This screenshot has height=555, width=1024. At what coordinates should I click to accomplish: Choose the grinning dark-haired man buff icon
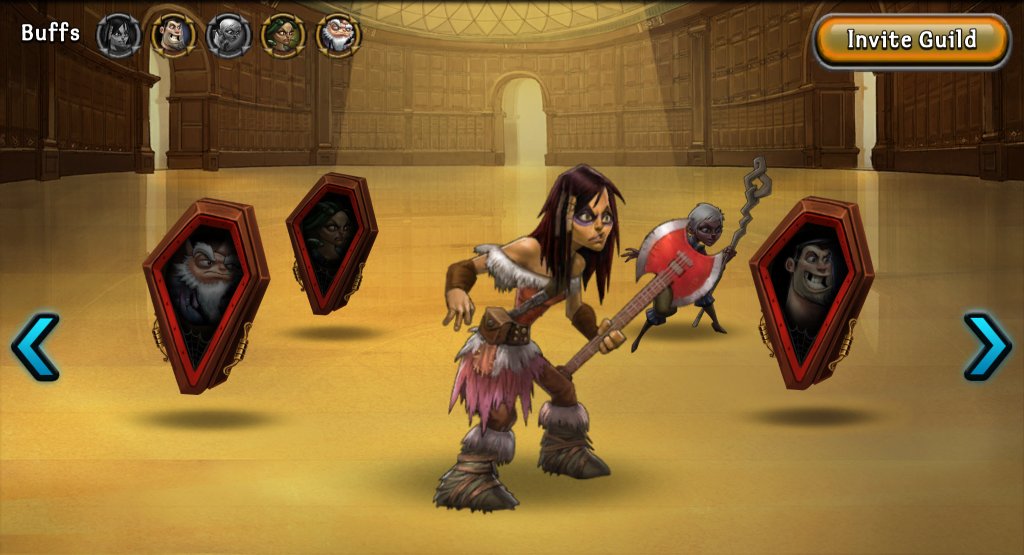173,35
